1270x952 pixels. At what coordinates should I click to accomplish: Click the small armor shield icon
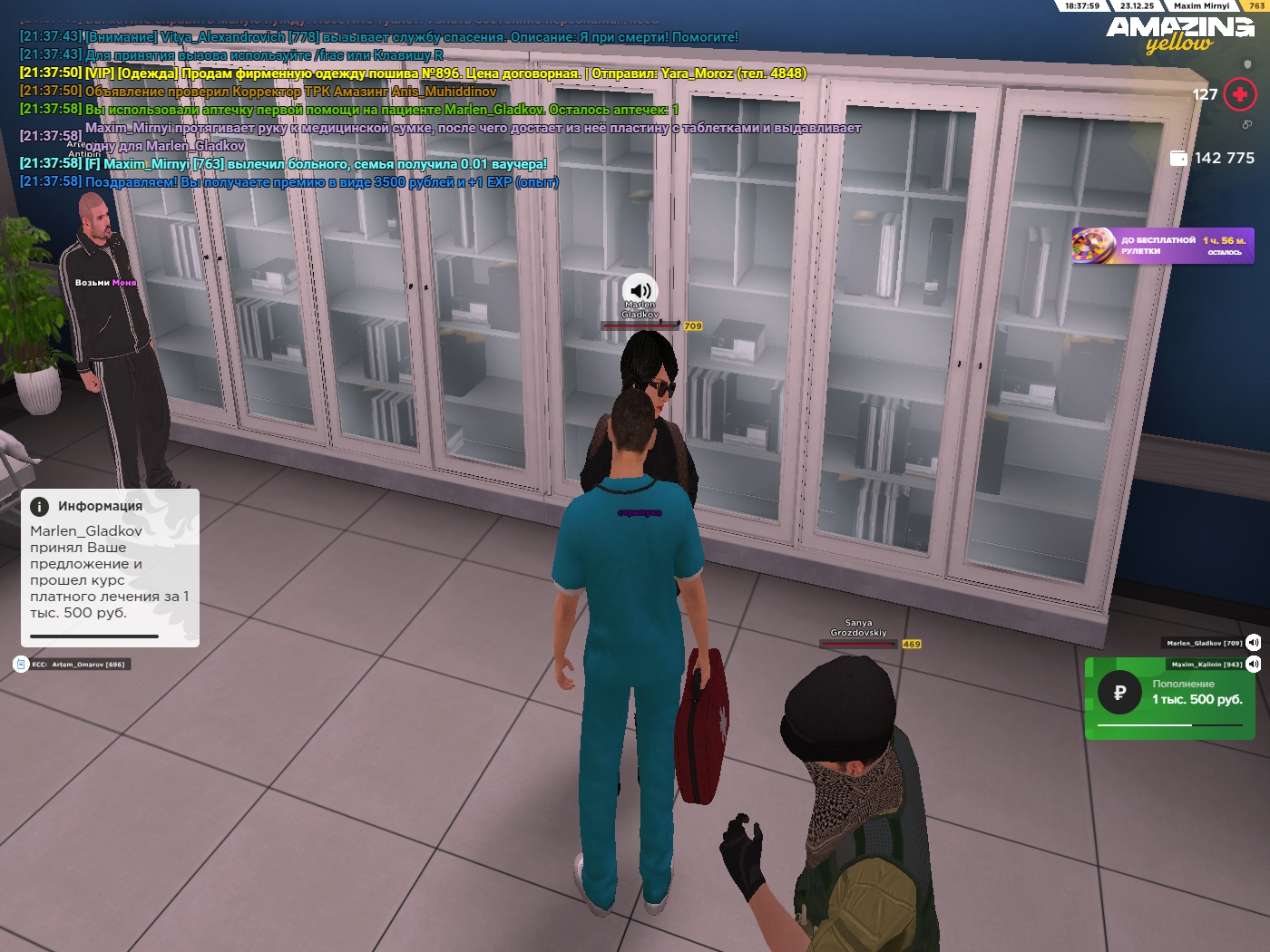[1247, 65]
